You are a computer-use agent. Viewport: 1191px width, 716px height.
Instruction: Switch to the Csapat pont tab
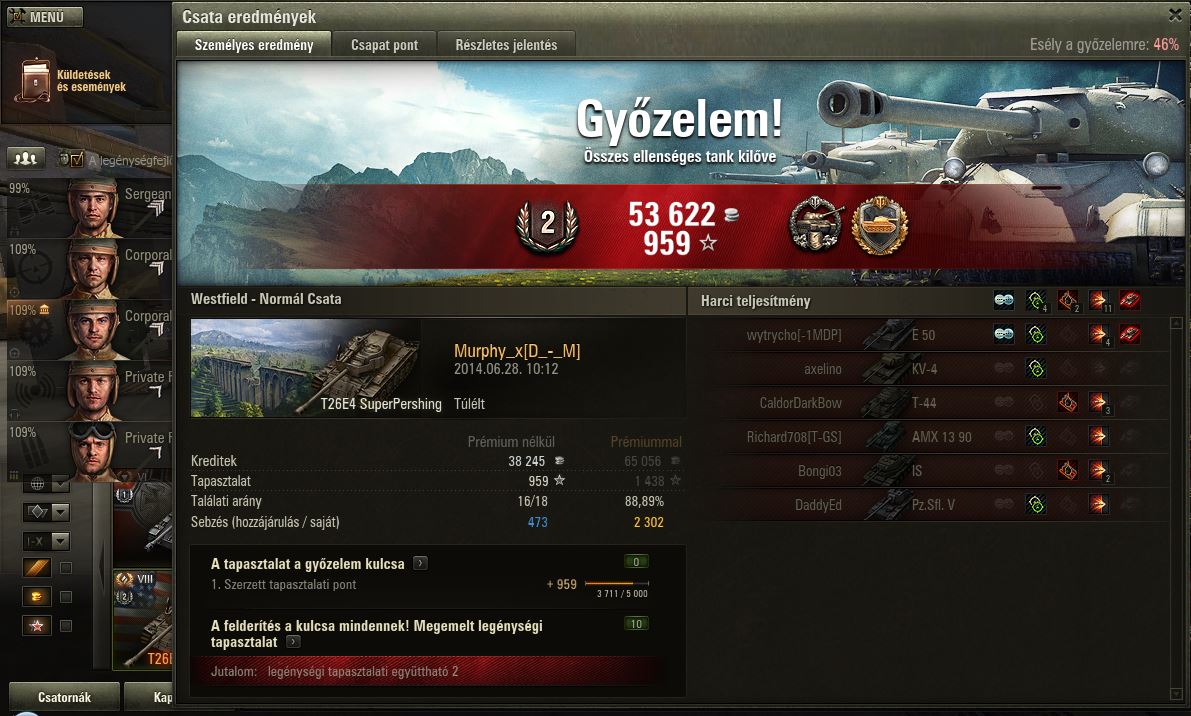(384, 44)
